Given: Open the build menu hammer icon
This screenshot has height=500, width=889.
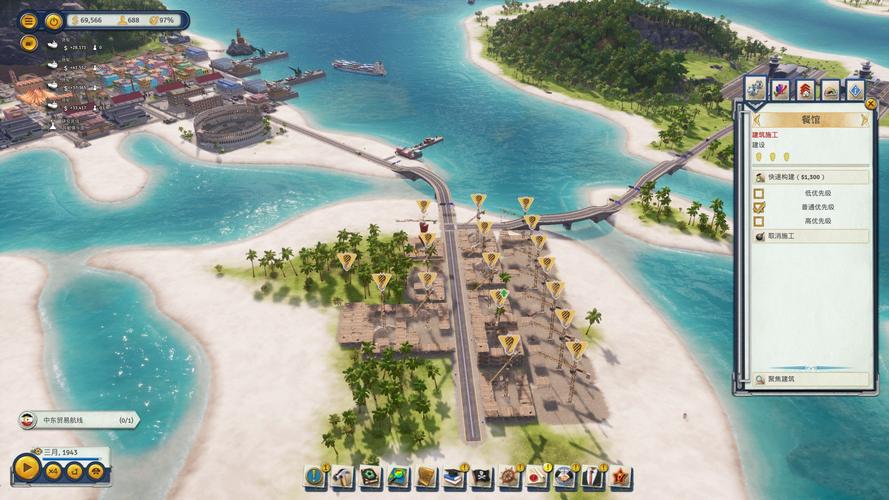Looking at the screenshot, I should pos(343,476).
